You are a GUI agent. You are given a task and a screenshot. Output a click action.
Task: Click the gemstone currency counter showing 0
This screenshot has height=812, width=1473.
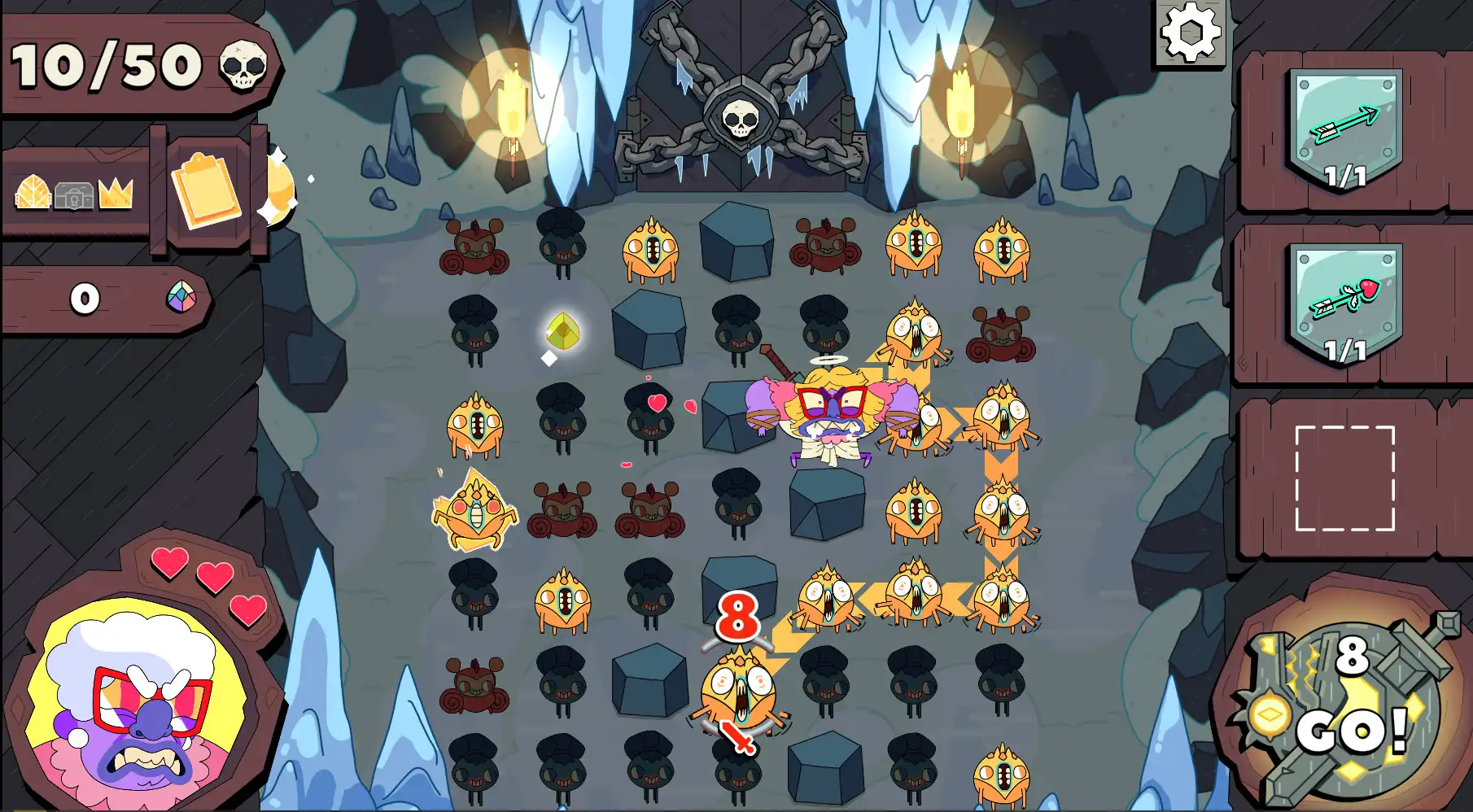point(98,298)
